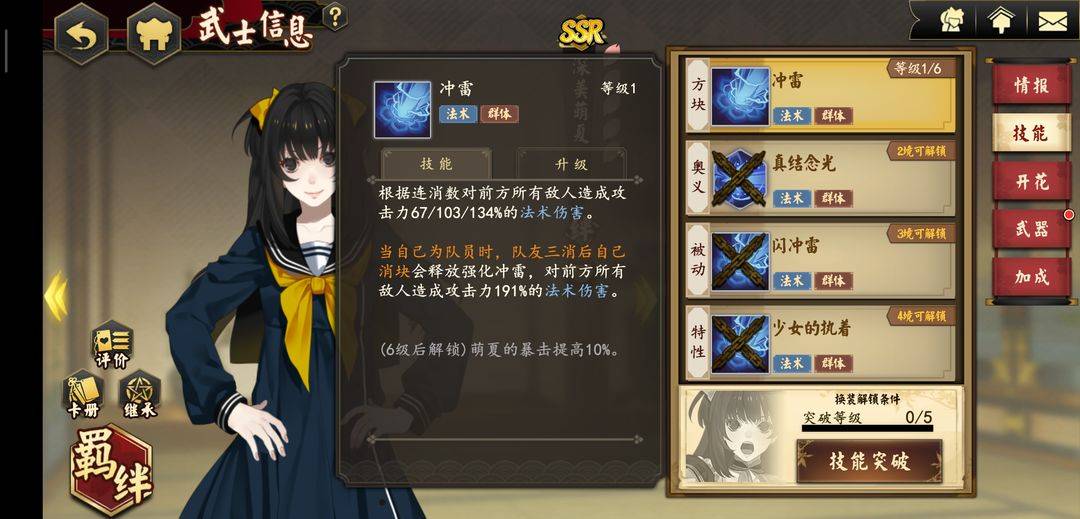Switch to the 升级 sub-tab
1080x519 pixels.
pyautogui.click(x=571, y=164)
